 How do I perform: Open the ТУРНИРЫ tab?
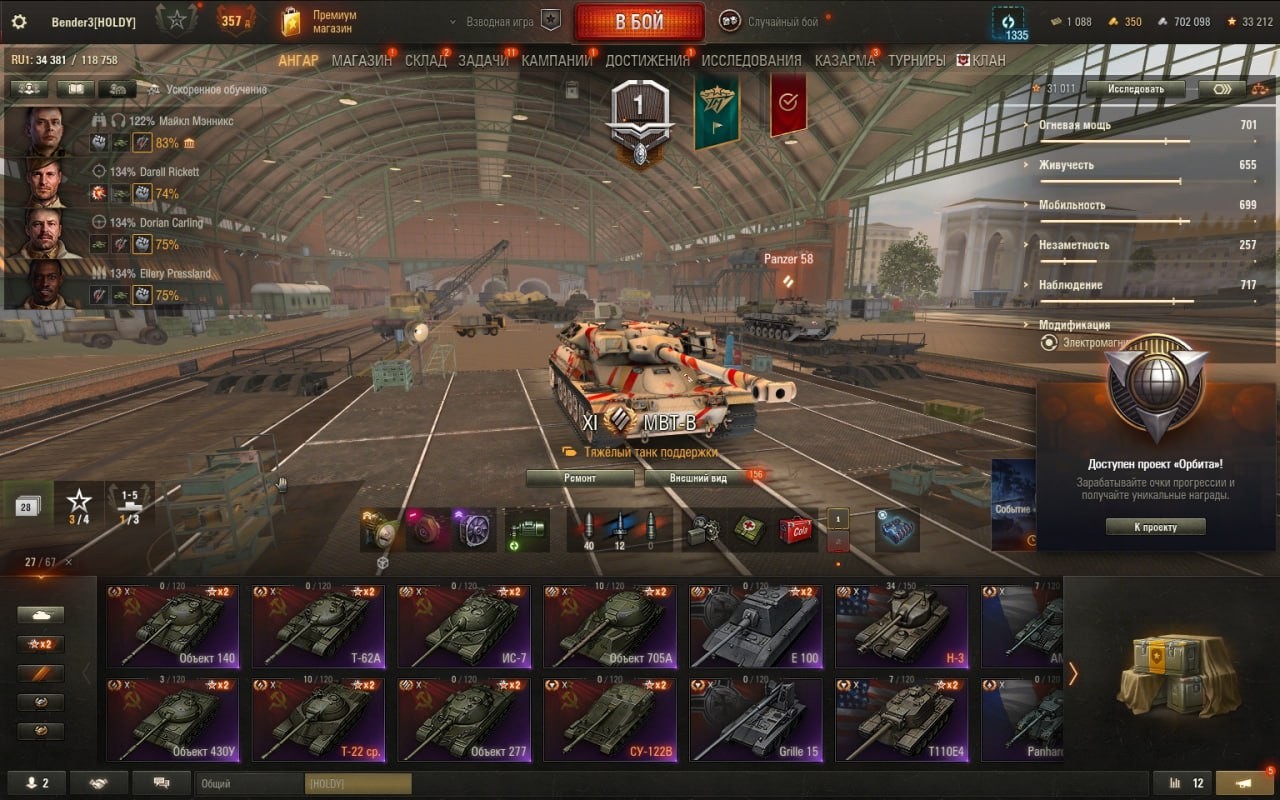pos(916,60)
